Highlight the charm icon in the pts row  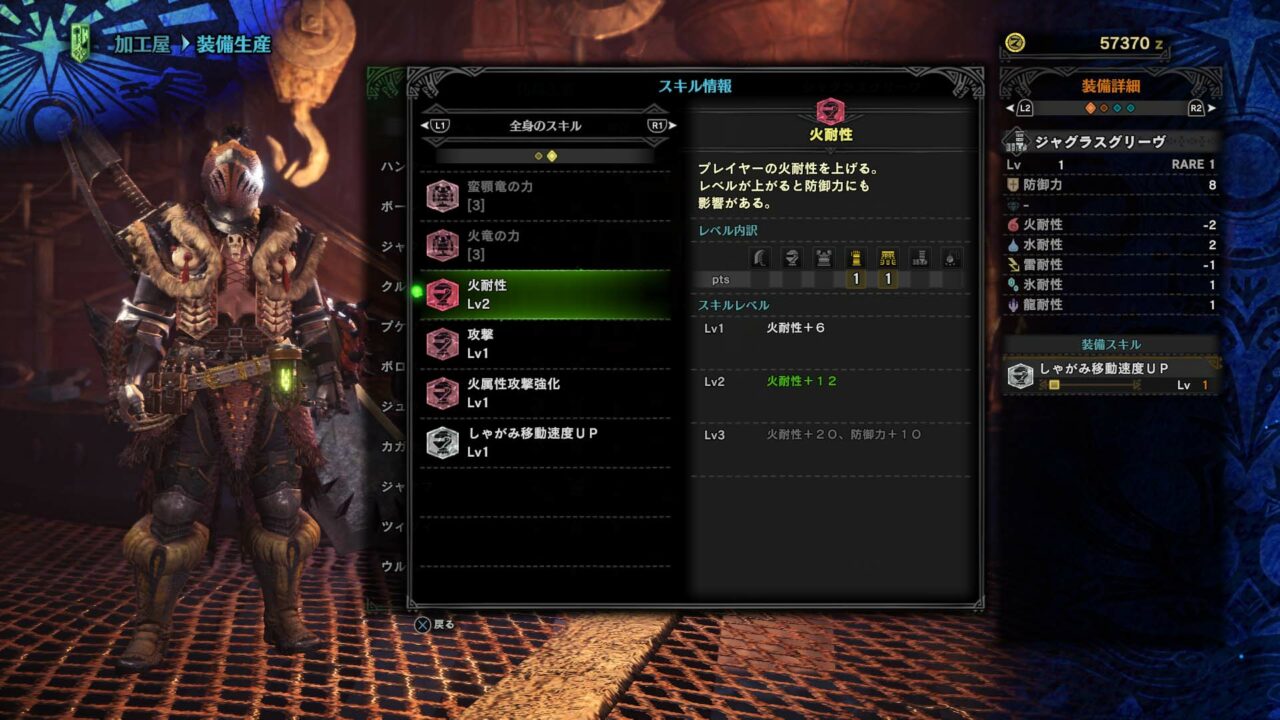(x=951, y=258)
